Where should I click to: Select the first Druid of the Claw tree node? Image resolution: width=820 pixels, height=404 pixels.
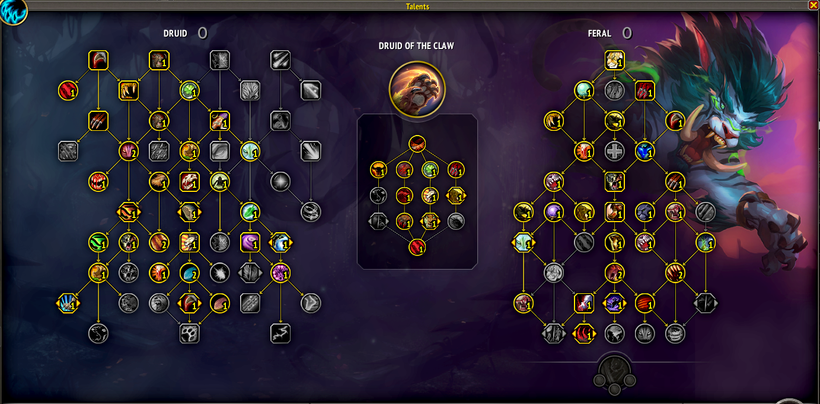click(416, 142)
